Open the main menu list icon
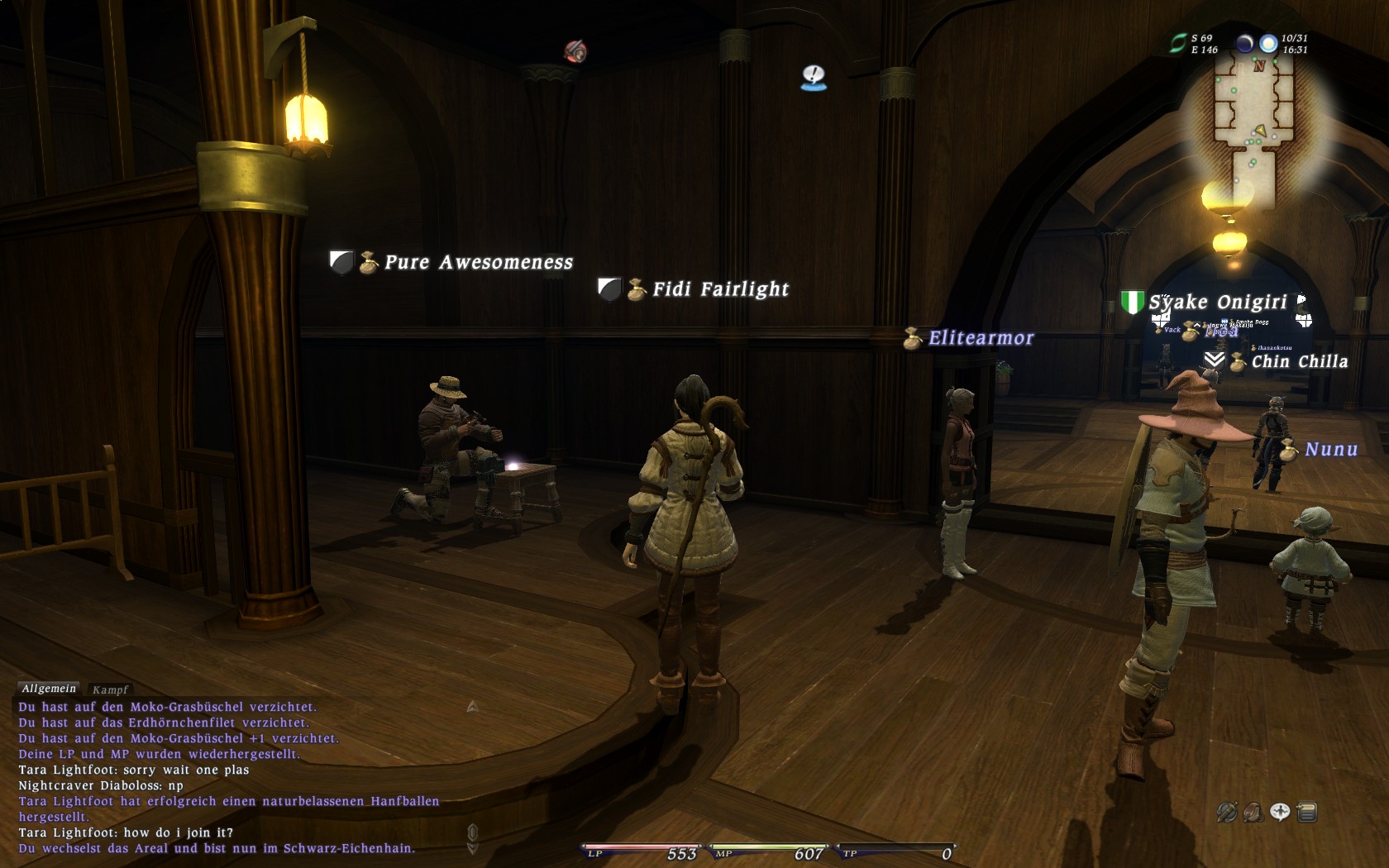Viewport: 1389px width, 868px height. coord(1307,813)
